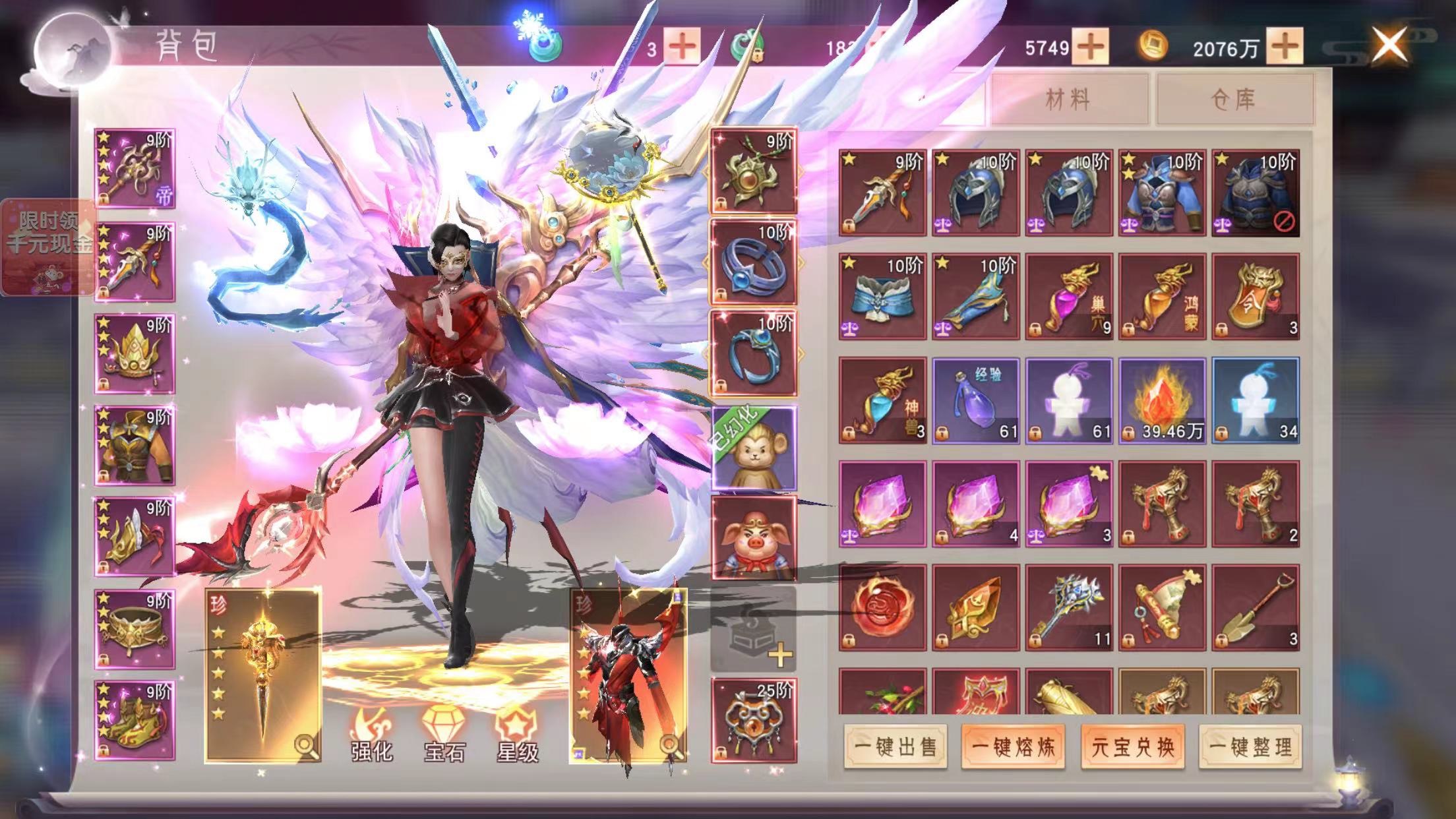Close the backpack window
The image size is (1456, 819).
(x=1389, y=45)
